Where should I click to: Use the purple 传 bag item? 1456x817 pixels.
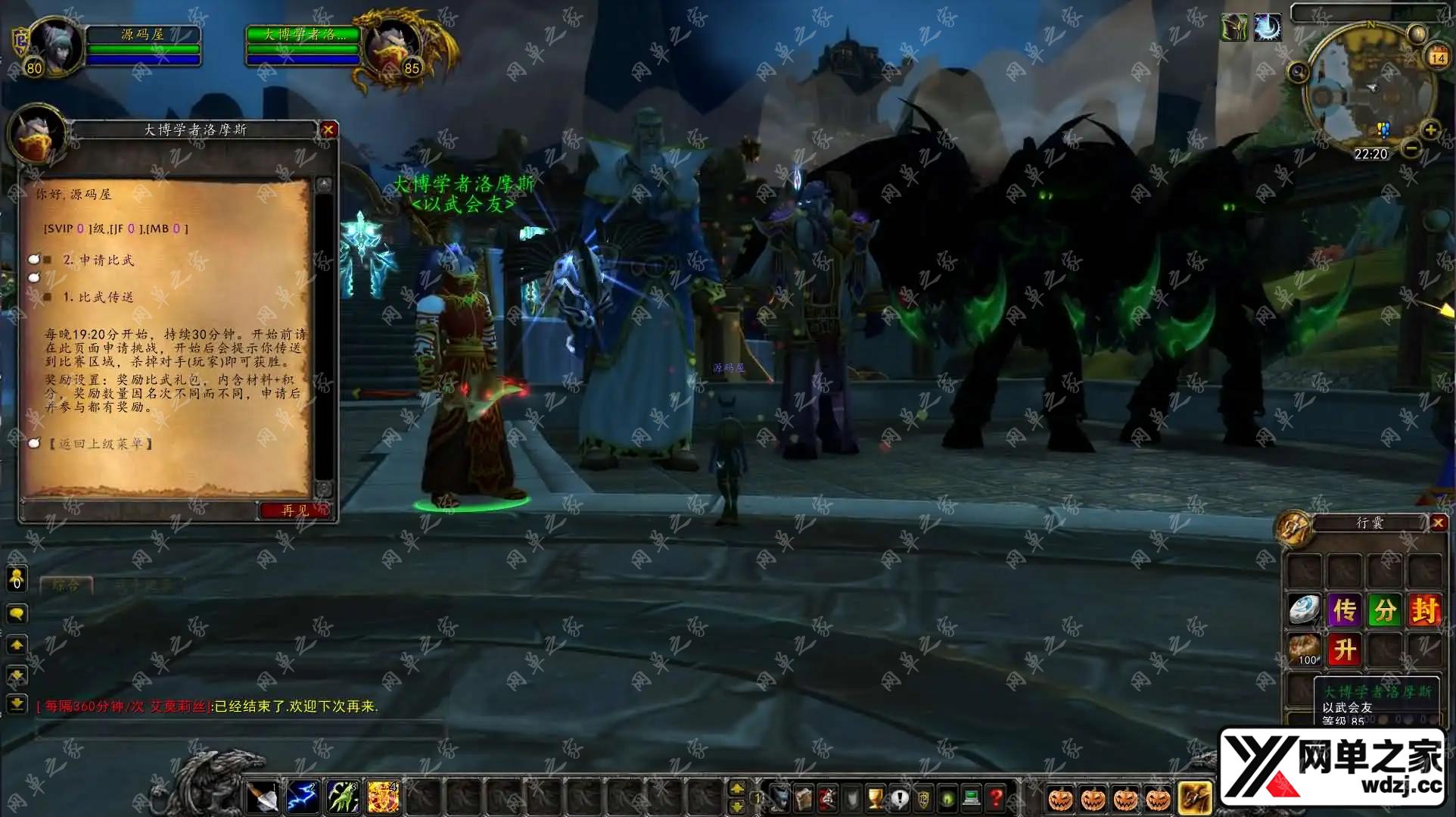click(1344, 610)
